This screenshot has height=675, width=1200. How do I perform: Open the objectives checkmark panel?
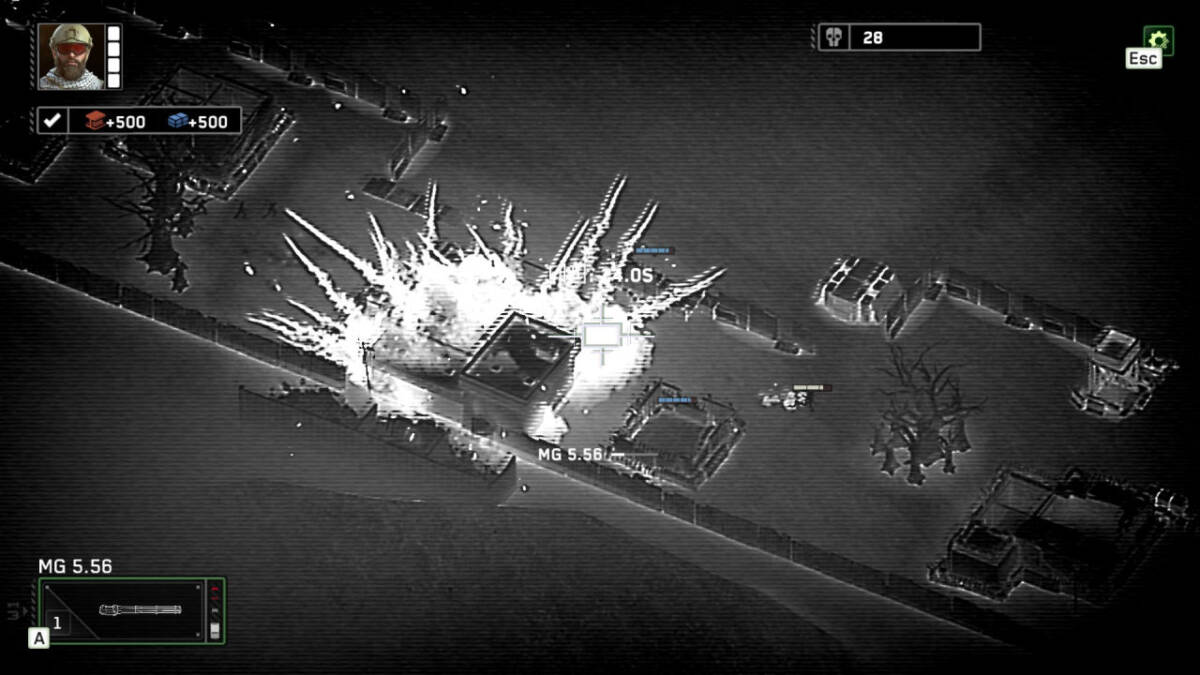(53, 121)
